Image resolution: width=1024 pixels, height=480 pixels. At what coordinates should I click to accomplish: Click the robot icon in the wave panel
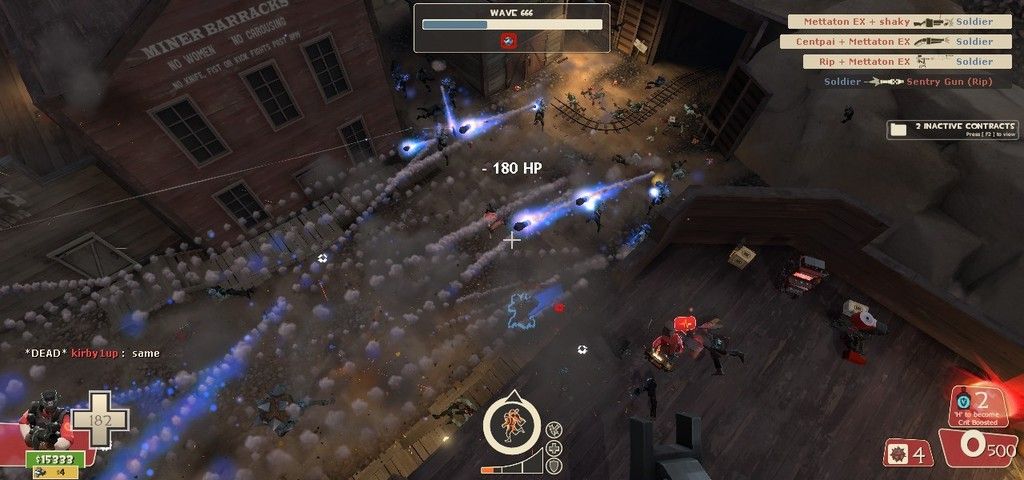[x=508, y=40]
